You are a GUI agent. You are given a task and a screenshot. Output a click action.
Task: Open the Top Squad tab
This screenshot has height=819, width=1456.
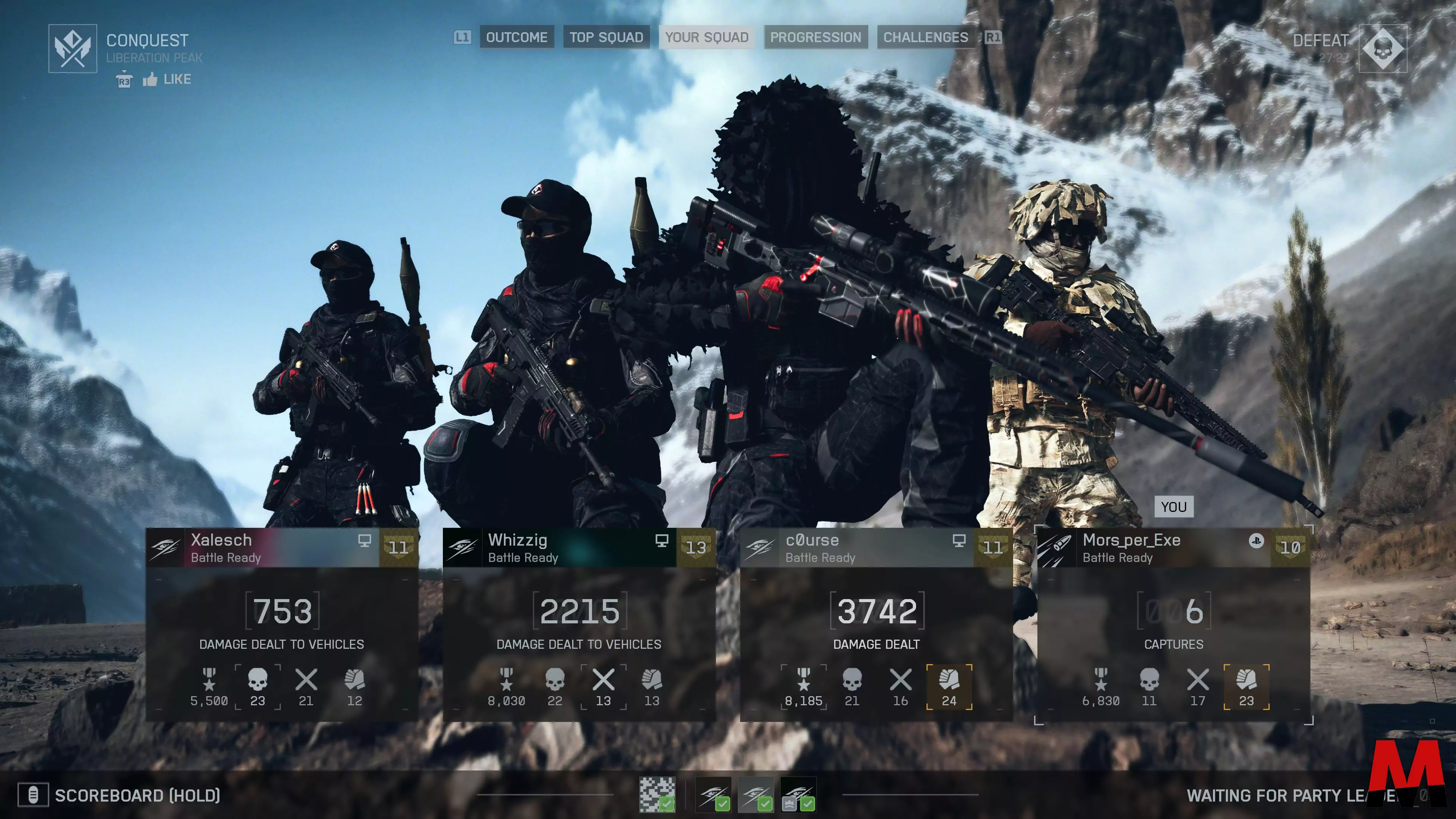[606, 37]
